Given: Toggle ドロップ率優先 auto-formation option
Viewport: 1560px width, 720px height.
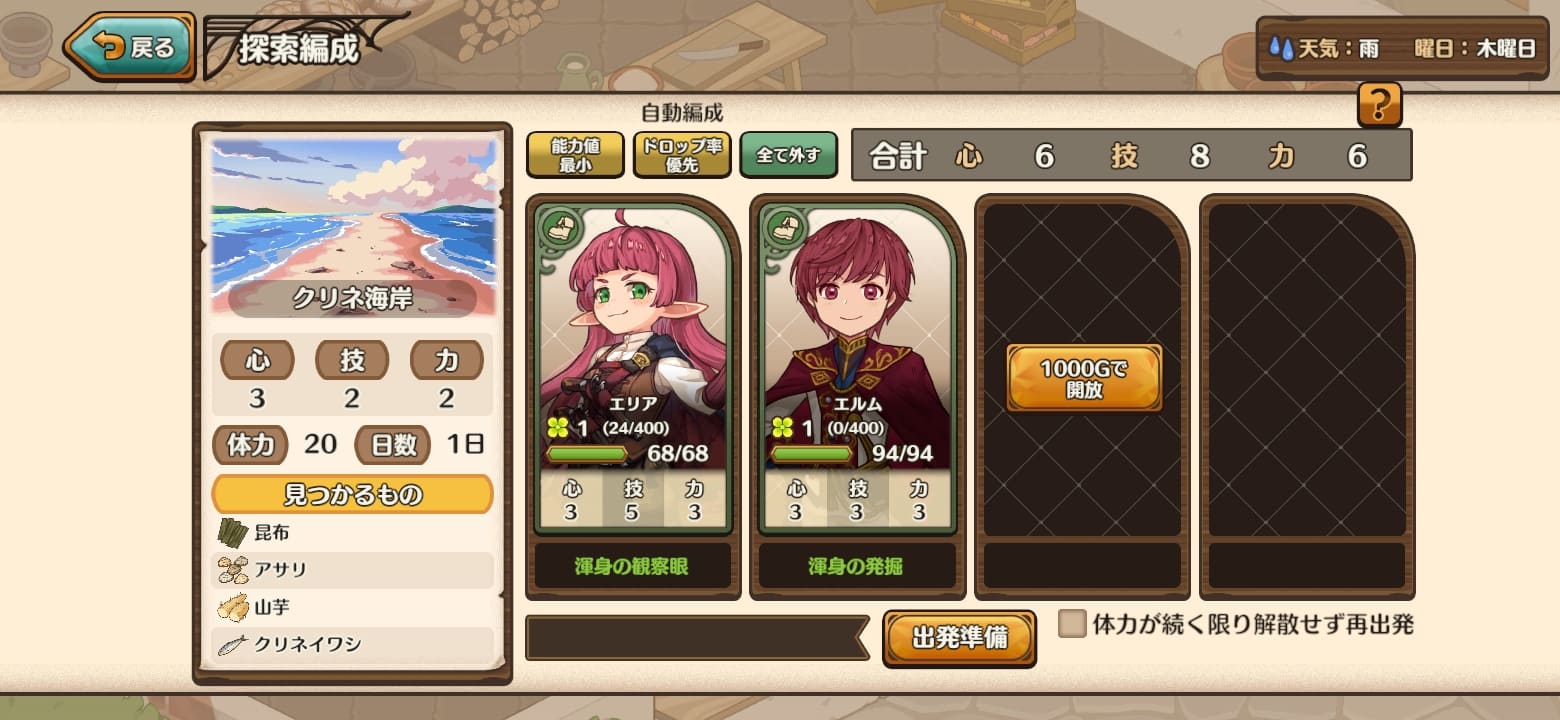Looking at the screenshot, I should (683, 155).
